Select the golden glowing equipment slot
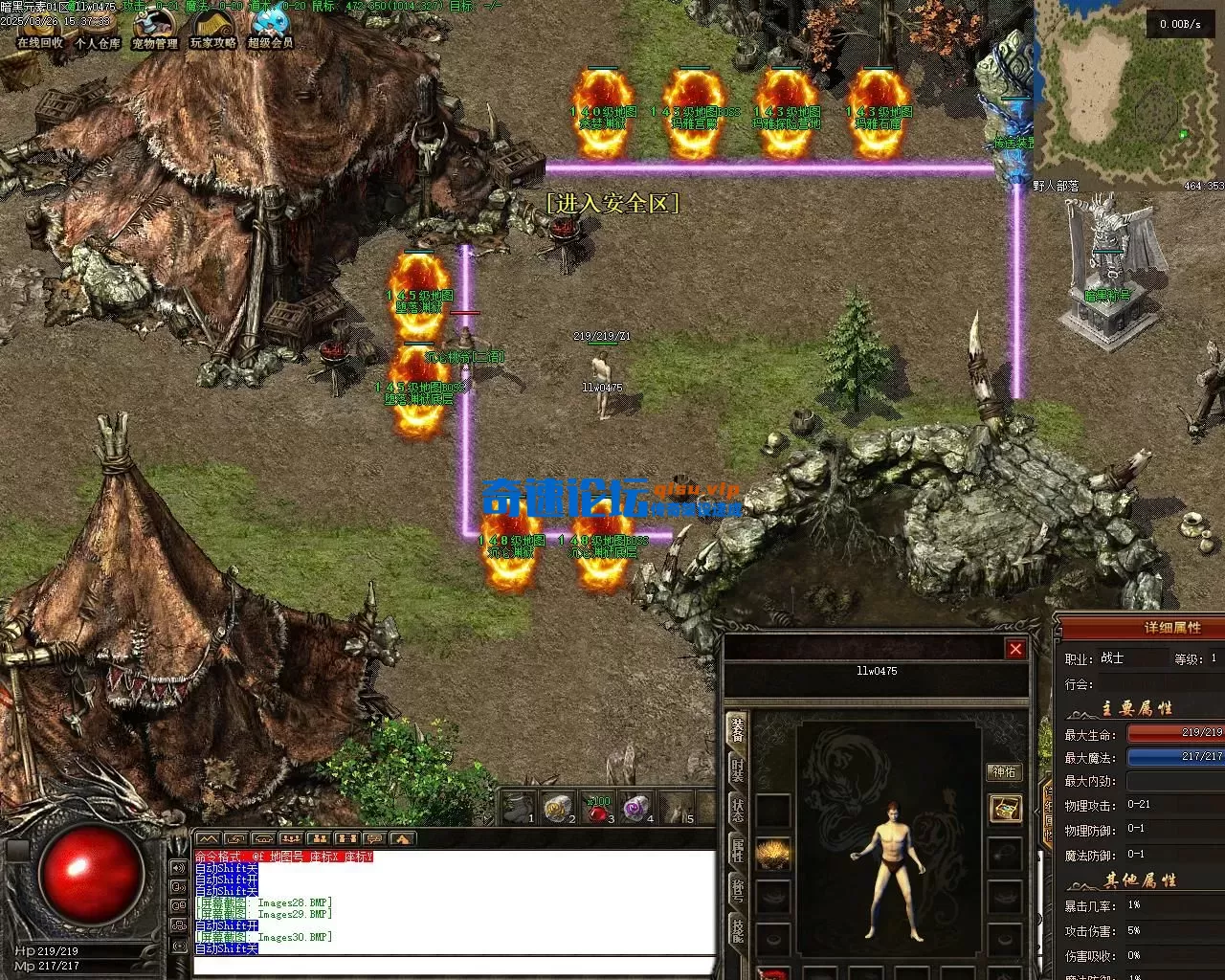The height and width of the screenshot is (980, 1225). pos(773,852)
